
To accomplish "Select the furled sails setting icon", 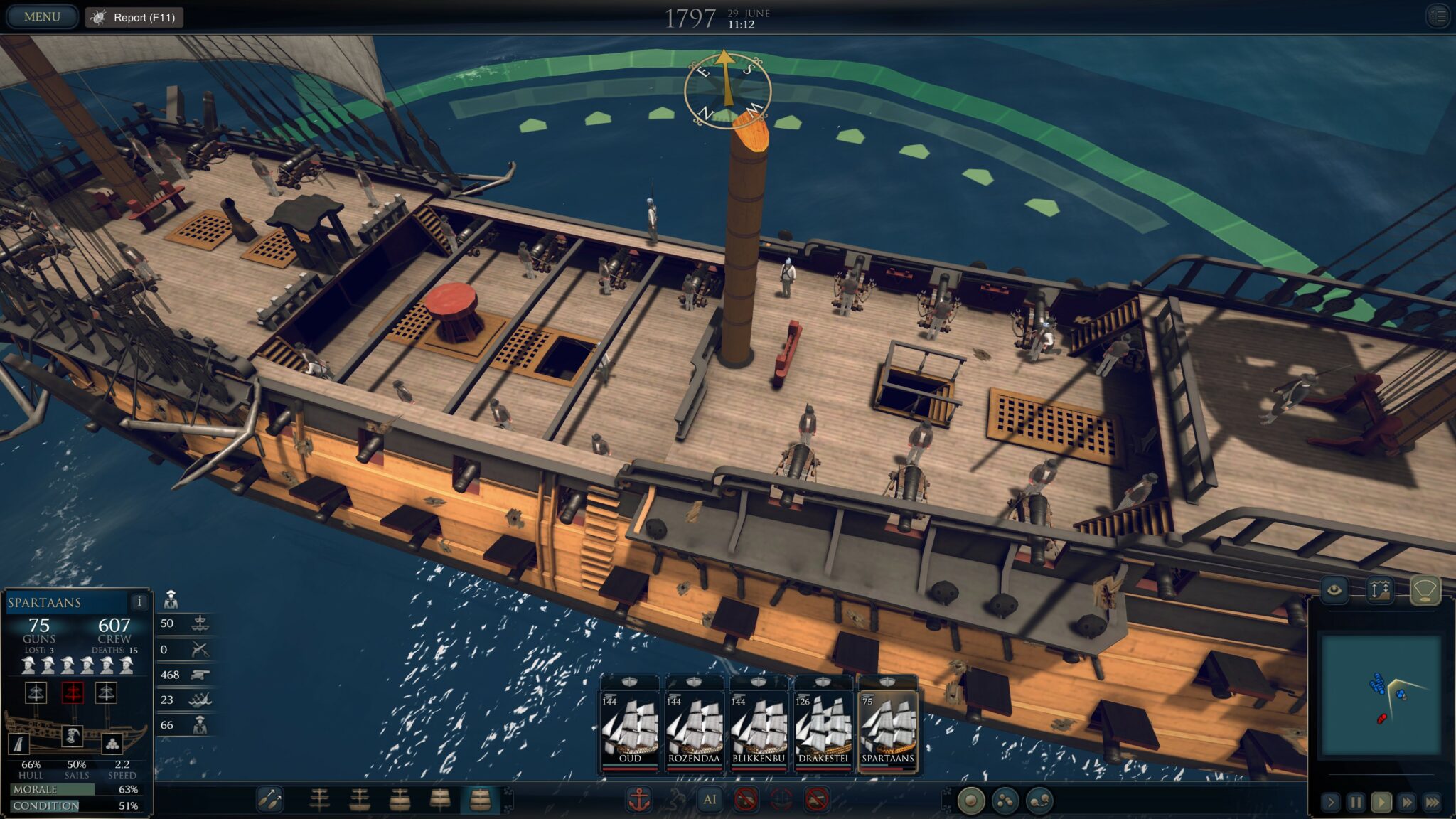I will (320, 800).
